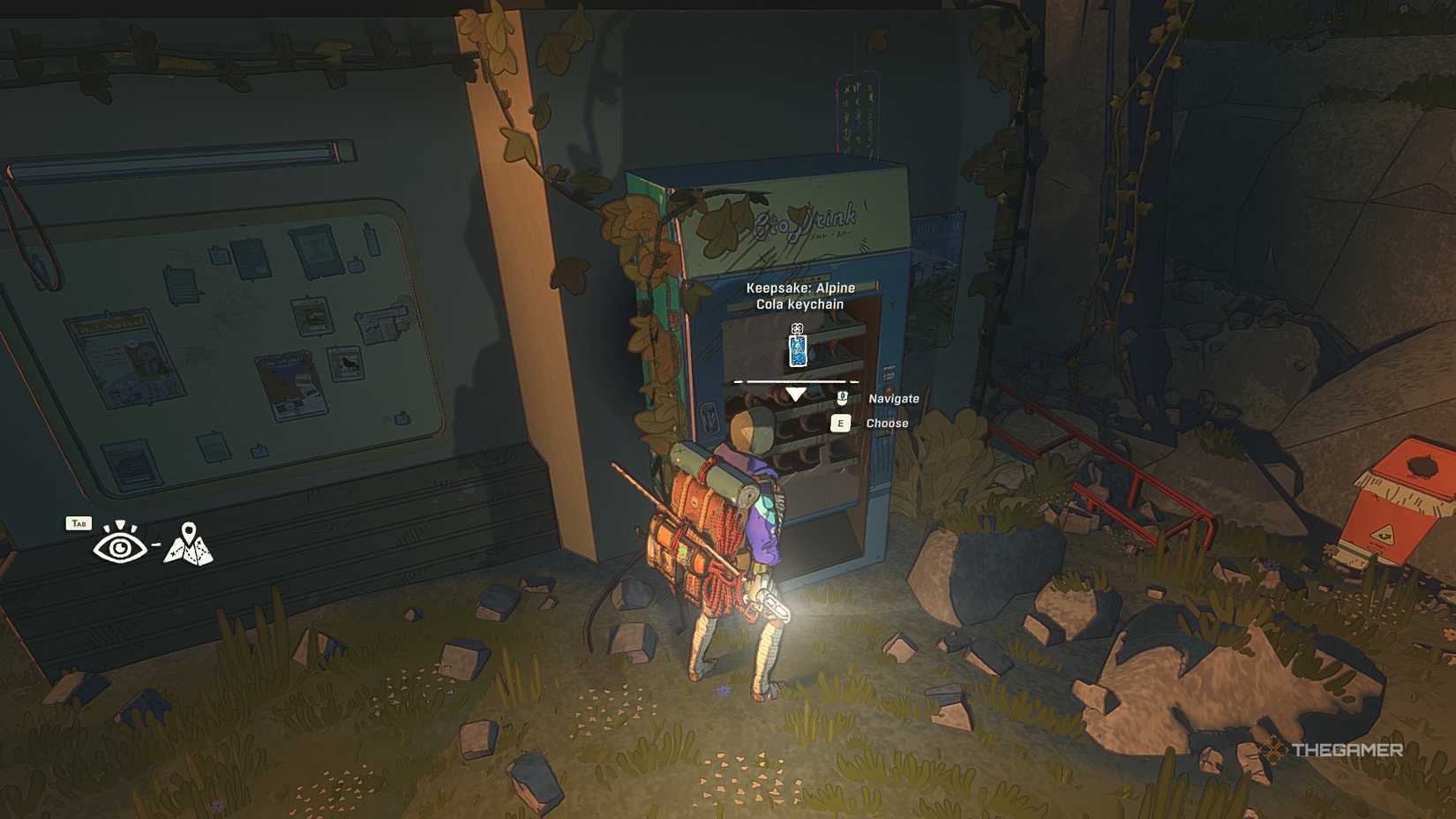Click the Tab key prompt badge
This screenshot has height=819, width=1456.
79,523
